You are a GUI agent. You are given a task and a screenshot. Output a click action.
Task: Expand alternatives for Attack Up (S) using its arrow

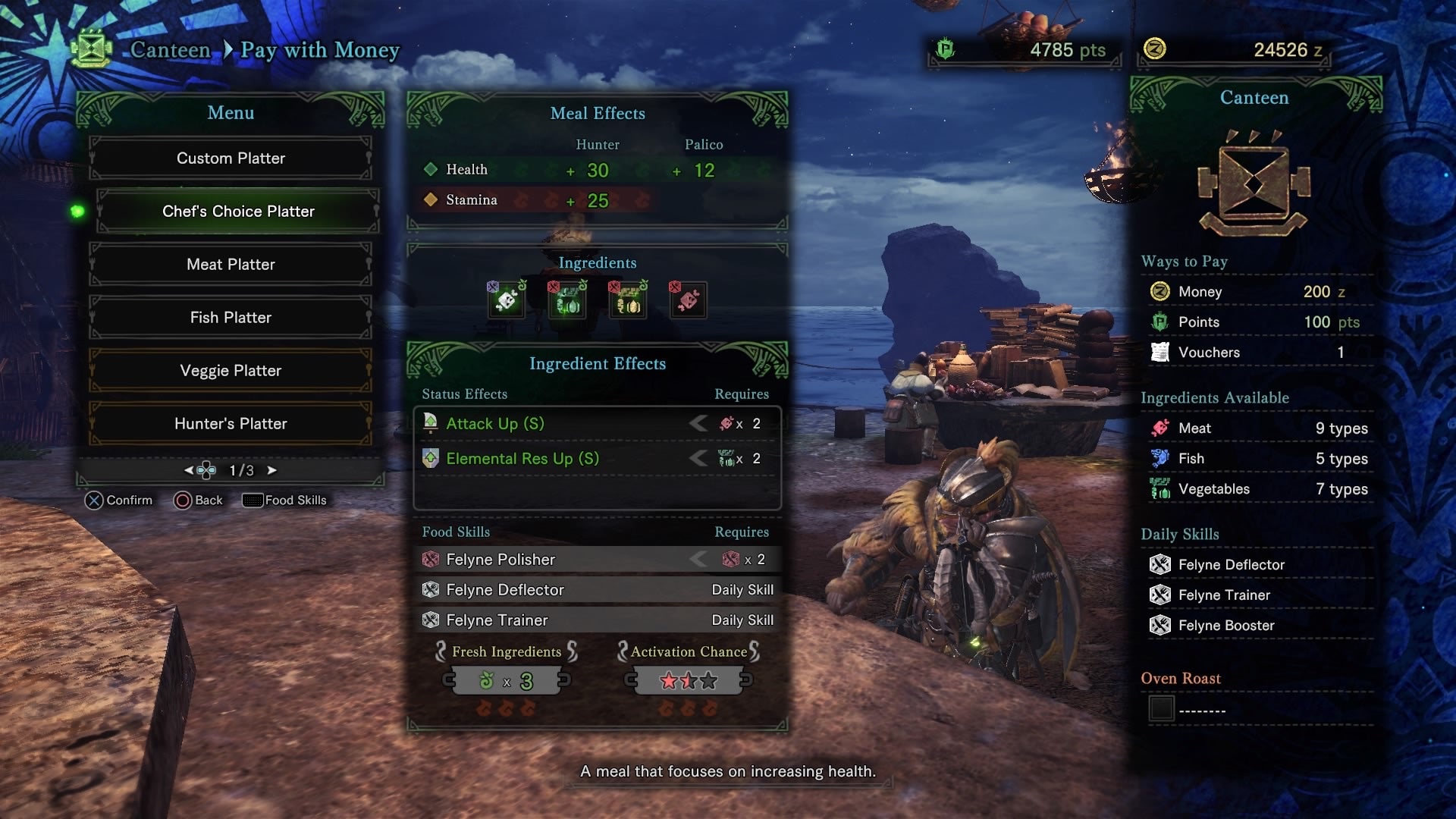pos(699,424)
